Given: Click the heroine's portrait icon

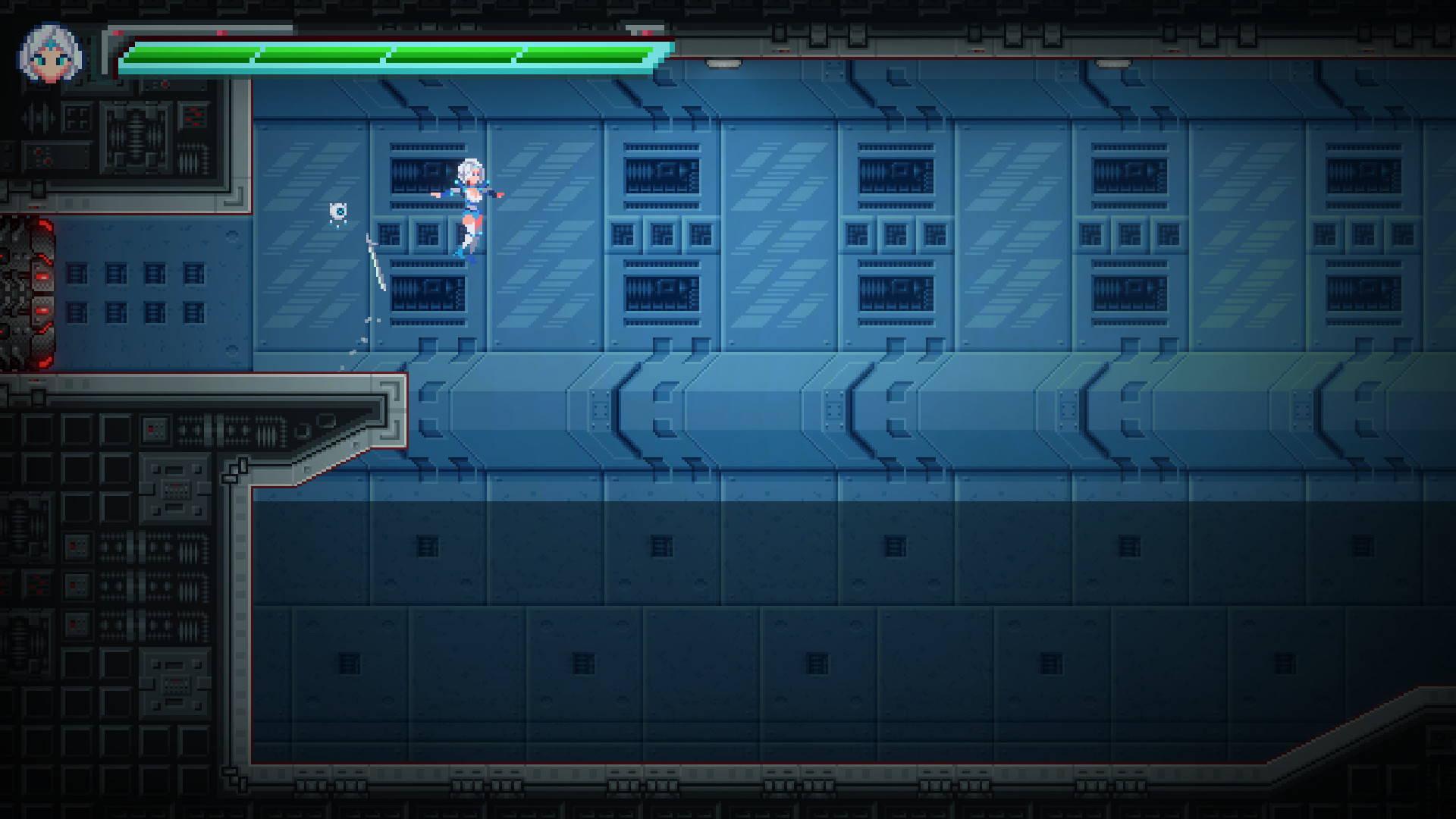Looking at the screenshot, I should point(52,49).
